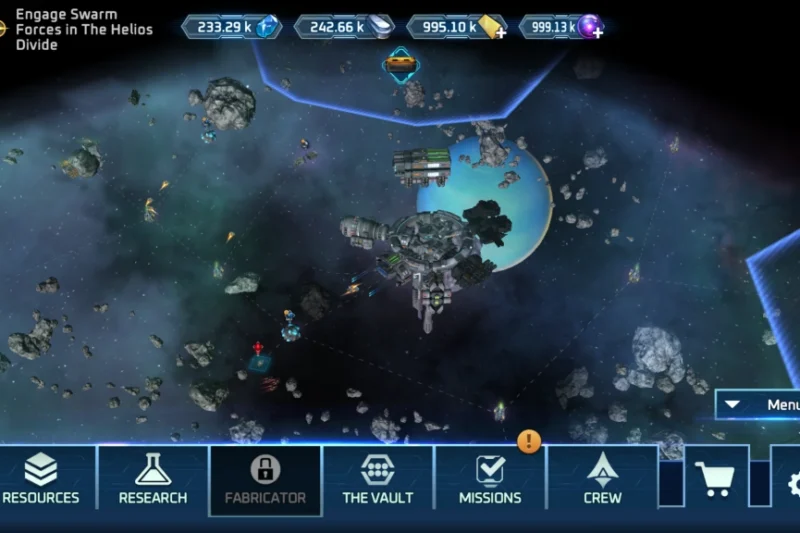The width and height of the screenshot is (800, 533).
Task: Open the Crew screen
Action: pos(602,478)
